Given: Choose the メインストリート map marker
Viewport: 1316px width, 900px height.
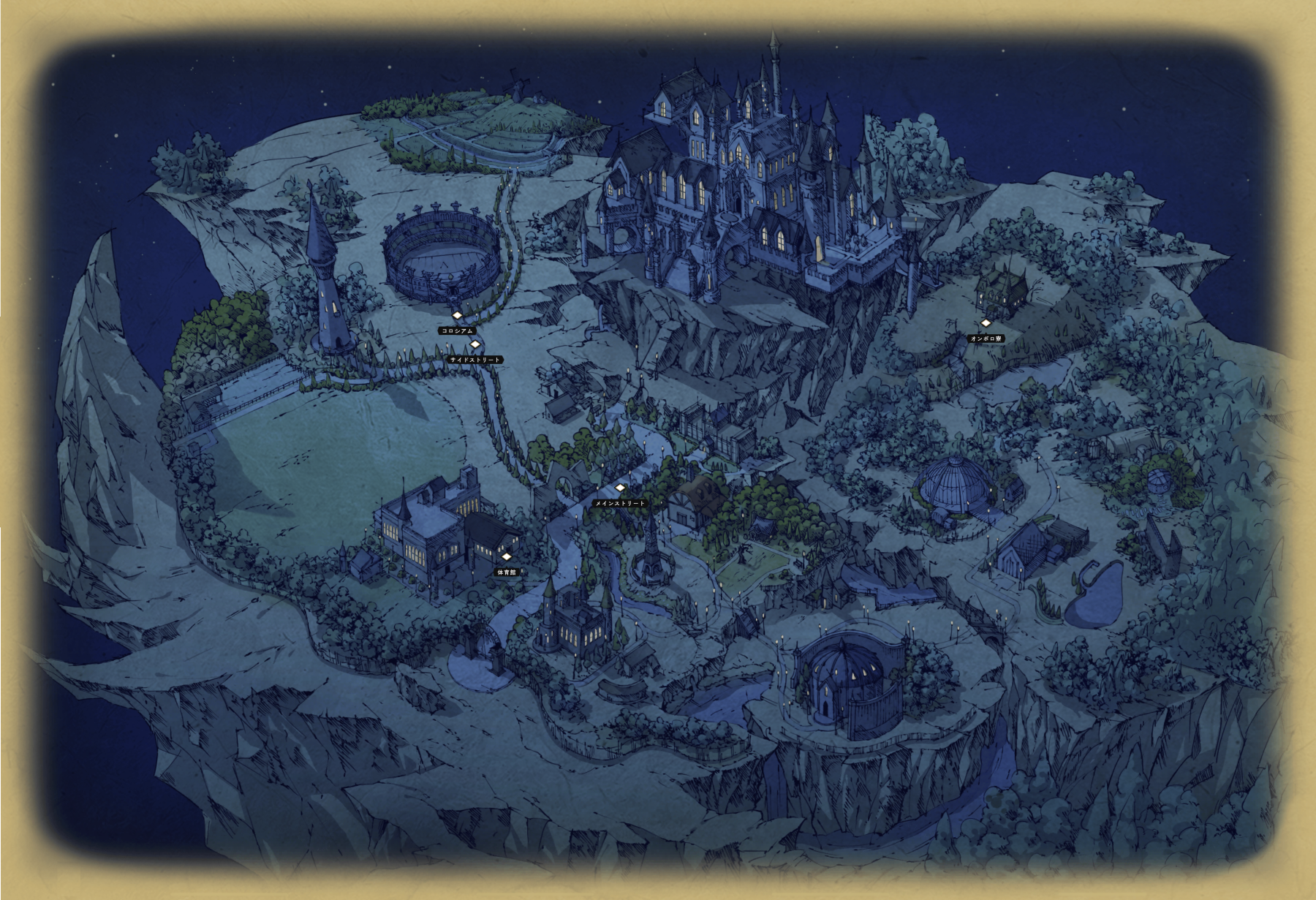Looking at the screenshot, I should pyautogui.click(x=620, y=488).
